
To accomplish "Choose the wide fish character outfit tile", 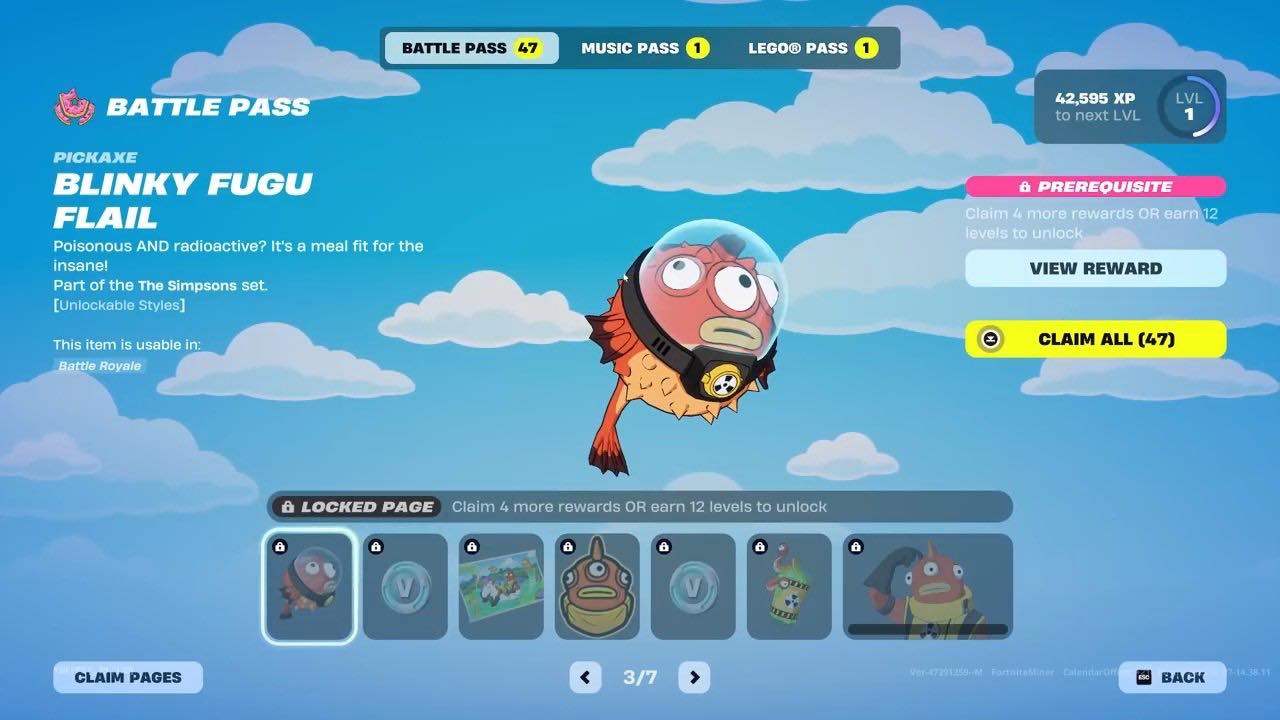I will click(x=928, y=586).
